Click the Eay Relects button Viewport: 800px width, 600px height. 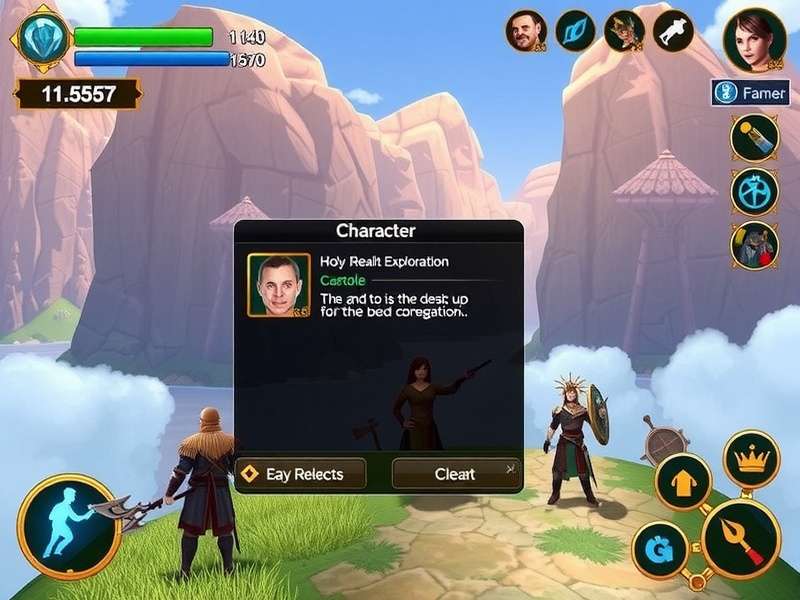tap(301, 474)
